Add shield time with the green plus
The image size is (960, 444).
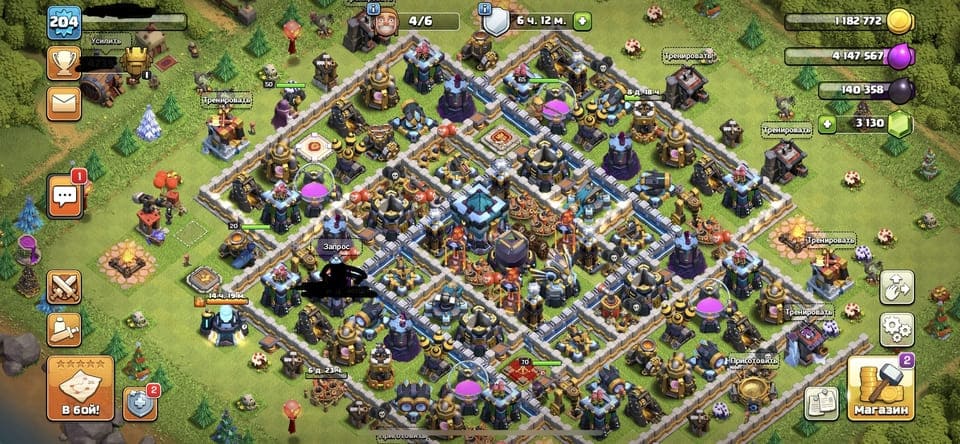(x=582, y=21)
